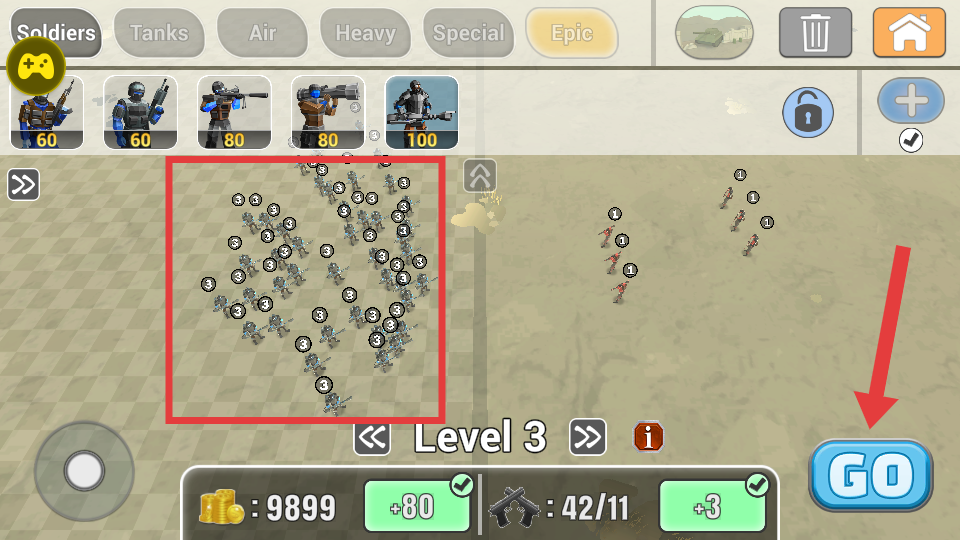
Task: Pick the rocket launcher soldier costing 80
Action: [x=327, y=112]
